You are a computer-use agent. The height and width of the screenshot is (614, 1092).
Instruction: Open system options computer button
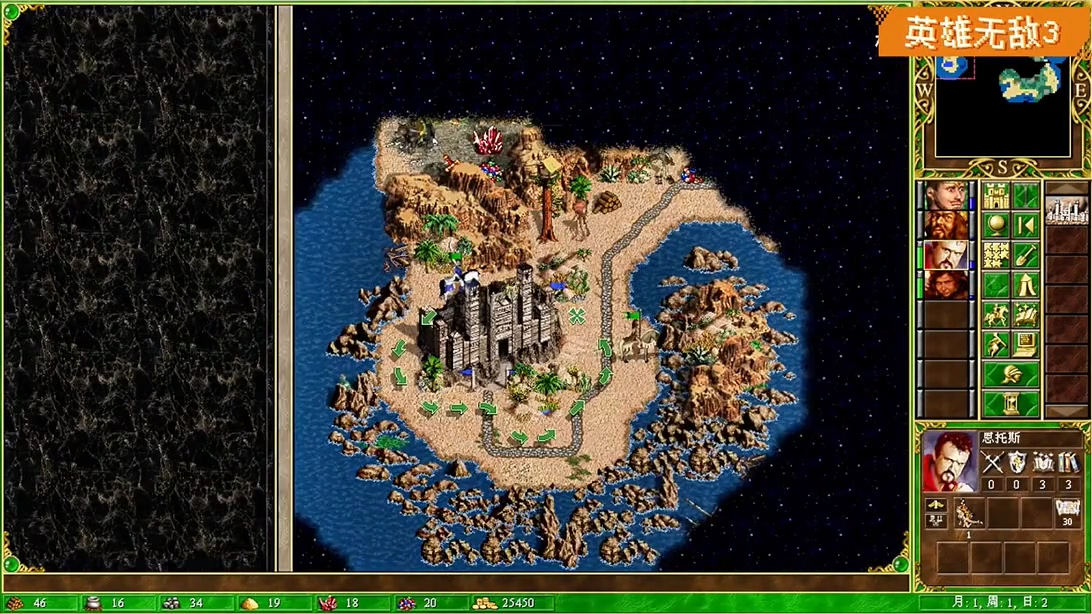[1025, 345]
